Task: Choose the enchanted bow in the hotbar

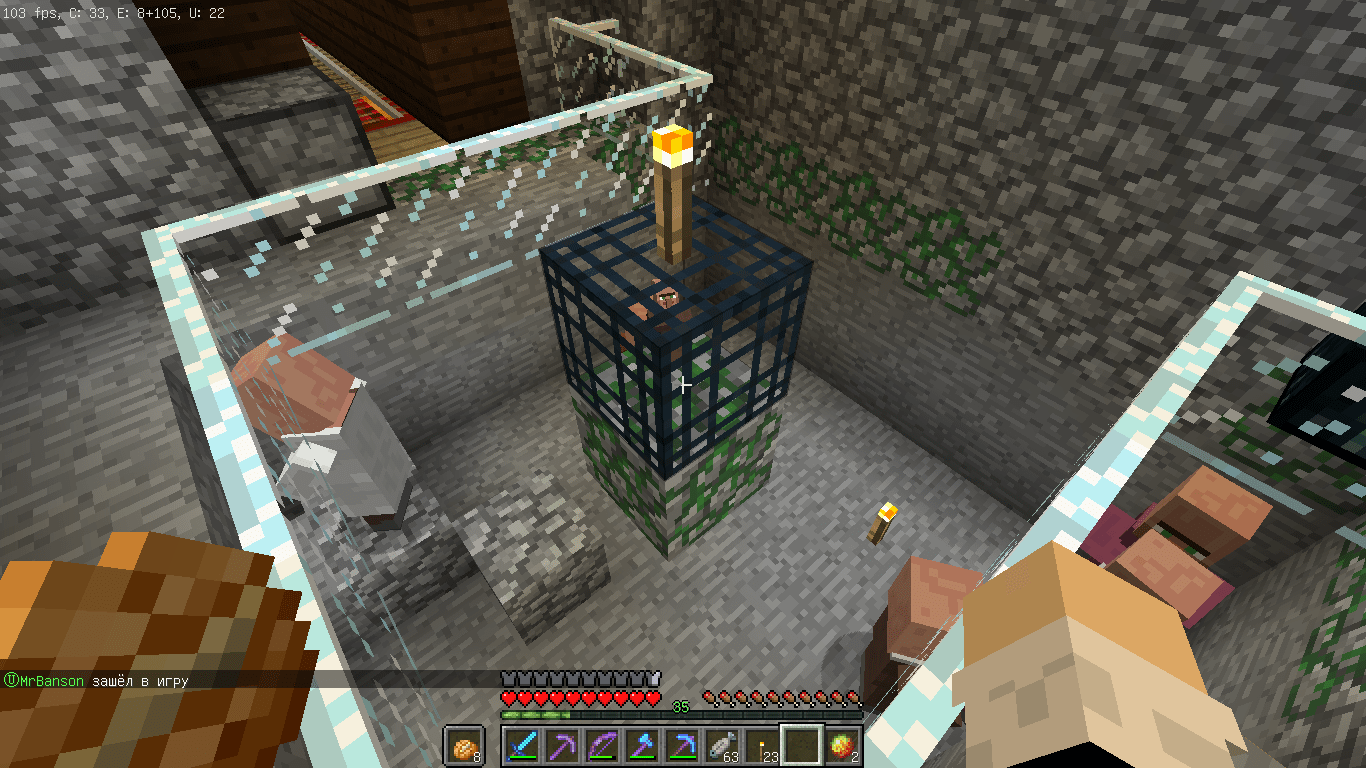Action: 601,746
